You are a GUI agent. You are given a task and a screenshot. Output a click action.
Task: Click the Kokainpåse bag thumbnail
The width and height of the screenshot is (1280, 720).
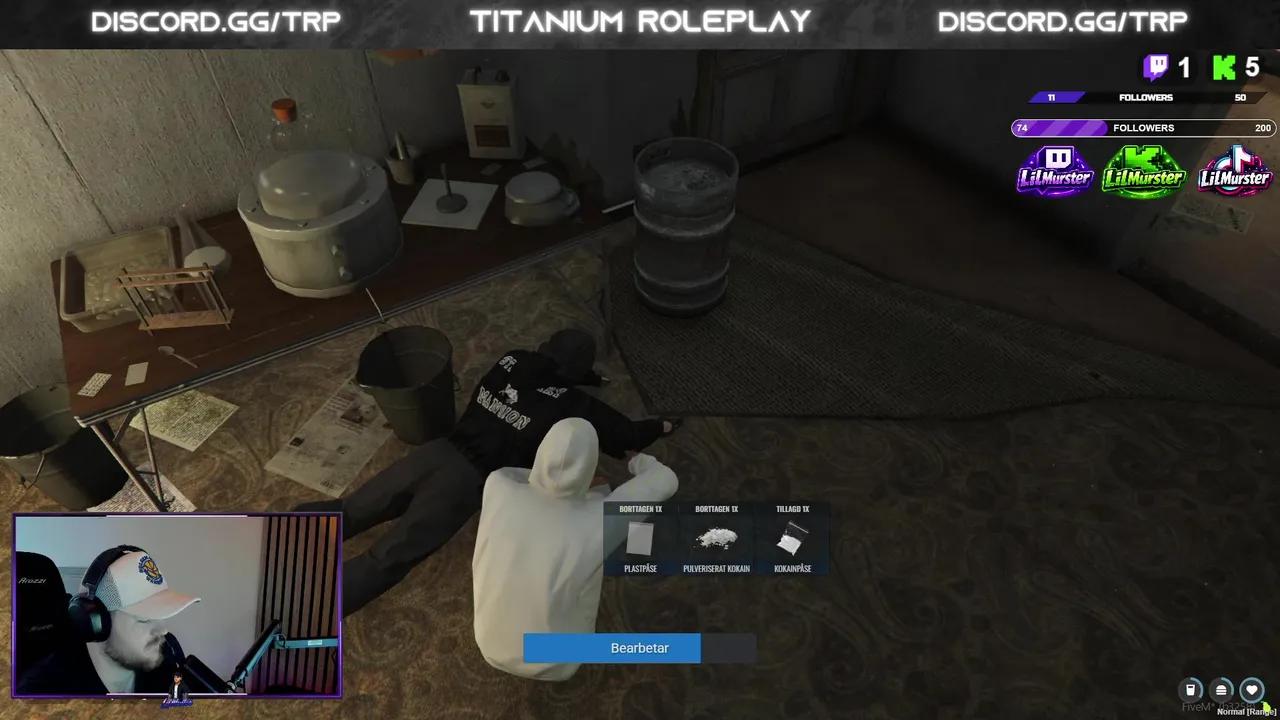coord(792,540)
